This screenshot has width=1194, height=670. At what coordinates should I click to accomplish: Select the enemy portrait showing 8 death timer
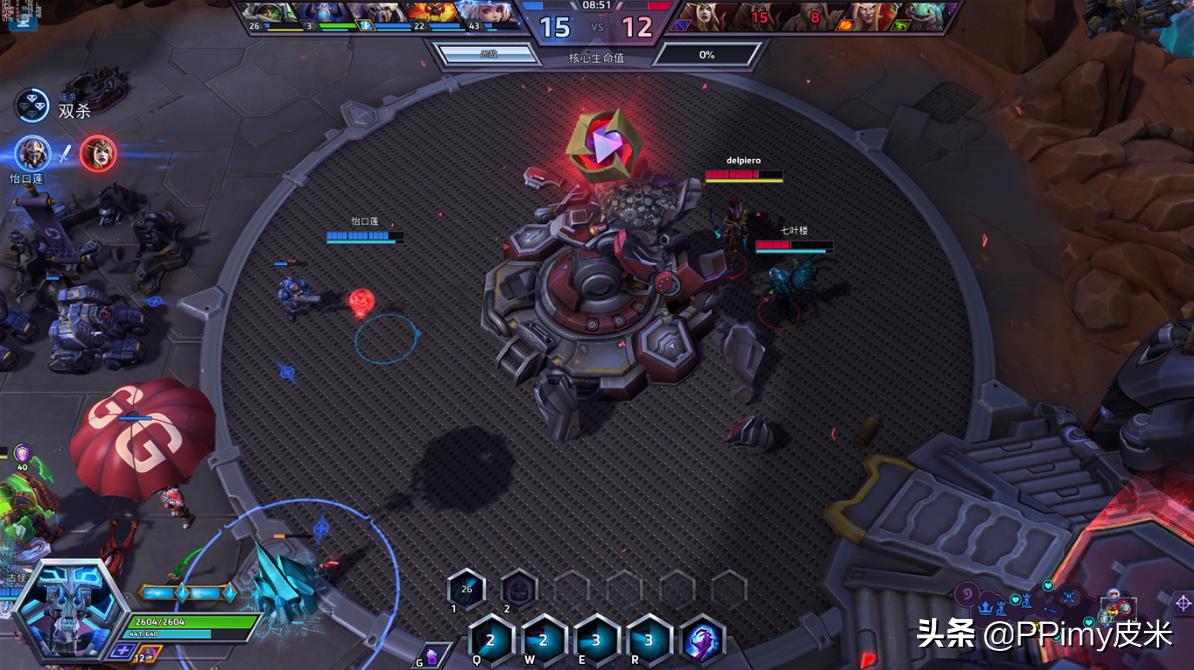click(815, 16)
